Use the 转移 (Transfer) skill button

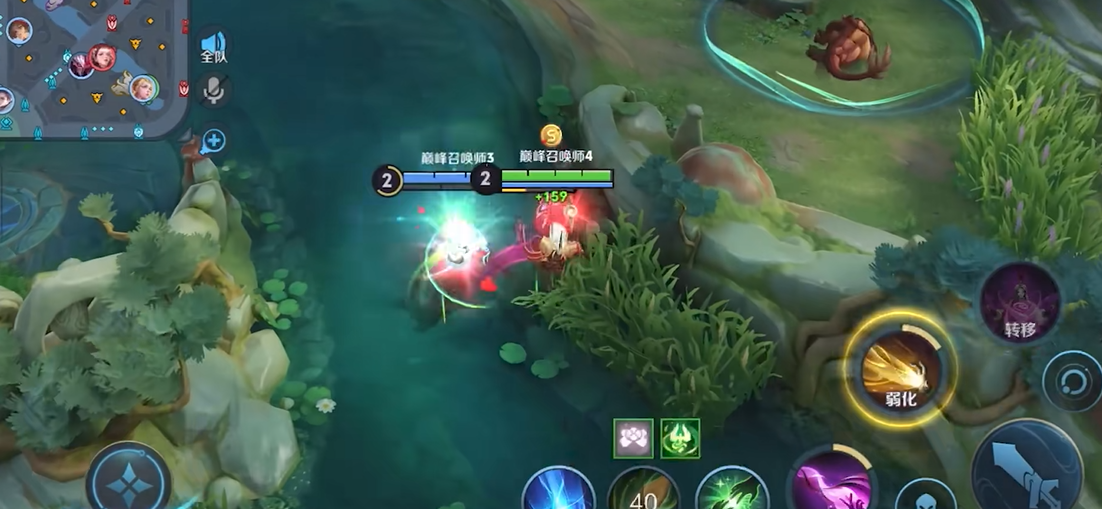point(1019,303)
